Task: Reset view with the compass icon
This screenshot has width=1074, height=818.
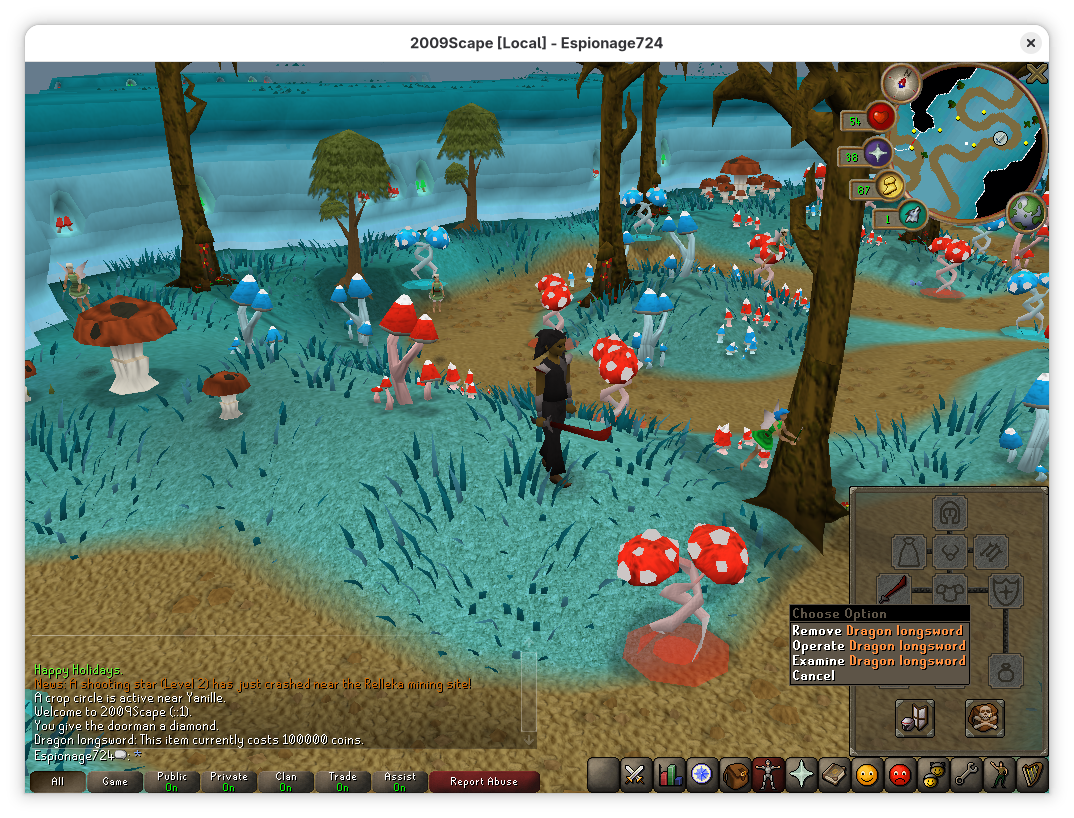Action: [900, 83]
